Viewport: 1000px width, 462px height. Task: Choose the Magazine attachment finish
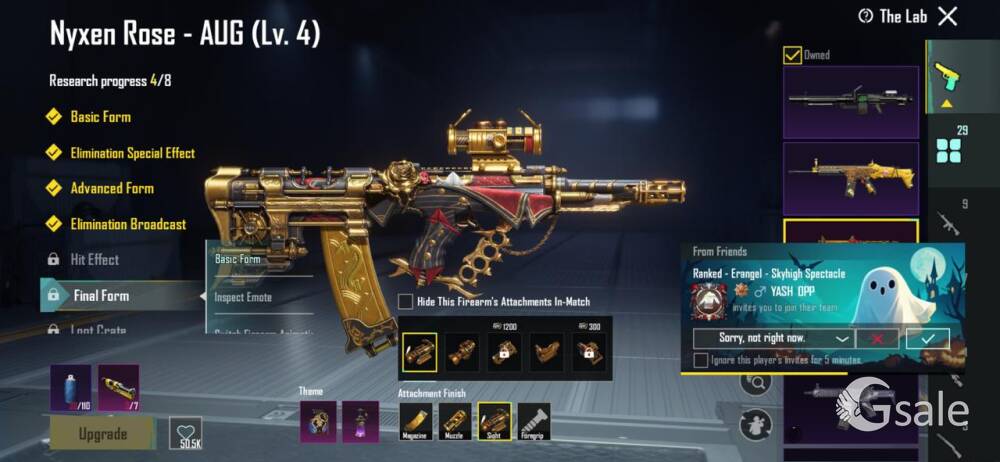pyautogui.click(x=416, y=423)
